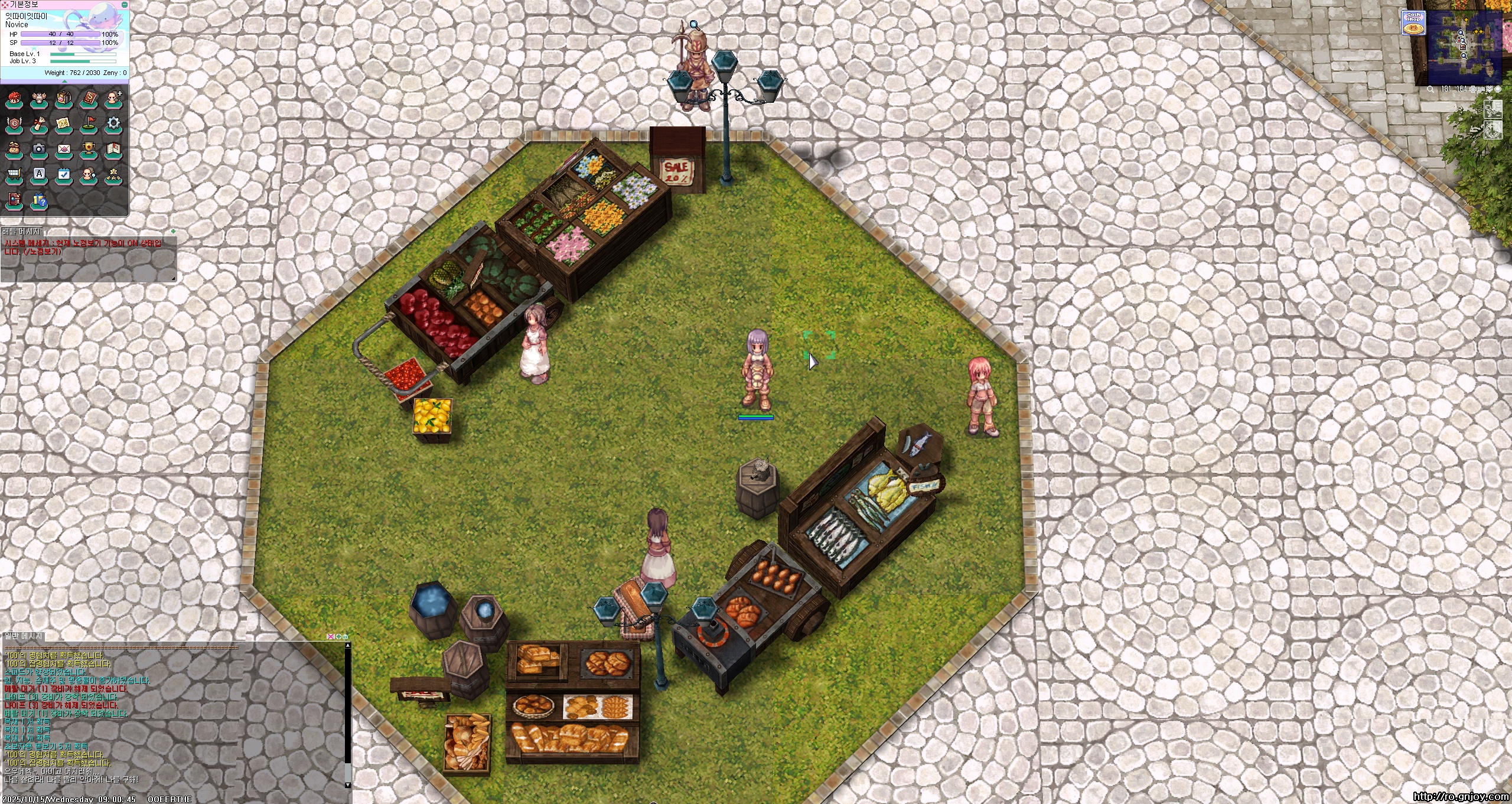Open the shopping cart icon

coord(14,175)
